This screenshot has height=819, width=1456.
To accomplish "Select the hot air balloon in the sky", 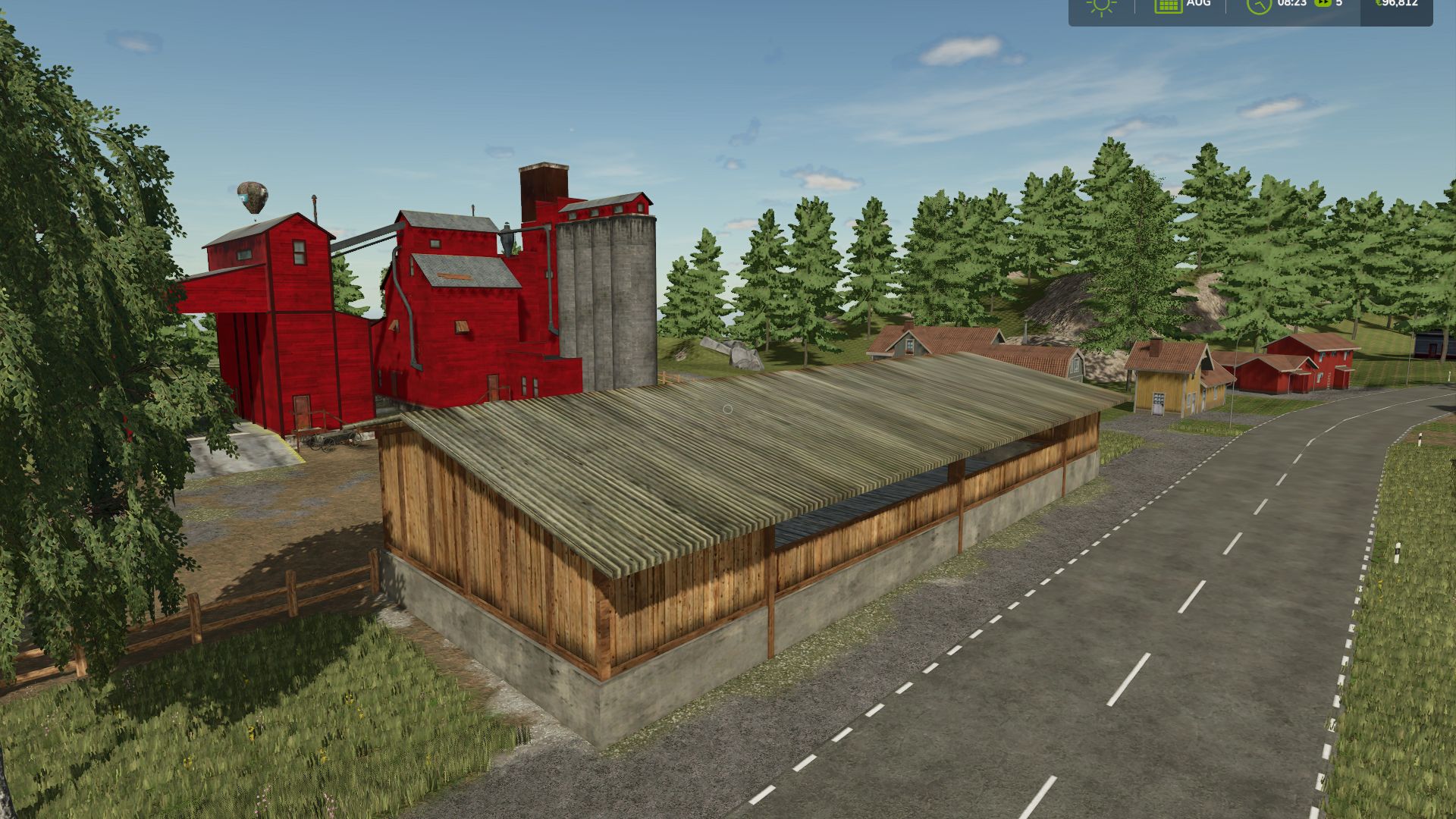I will [x=253, y=197].
